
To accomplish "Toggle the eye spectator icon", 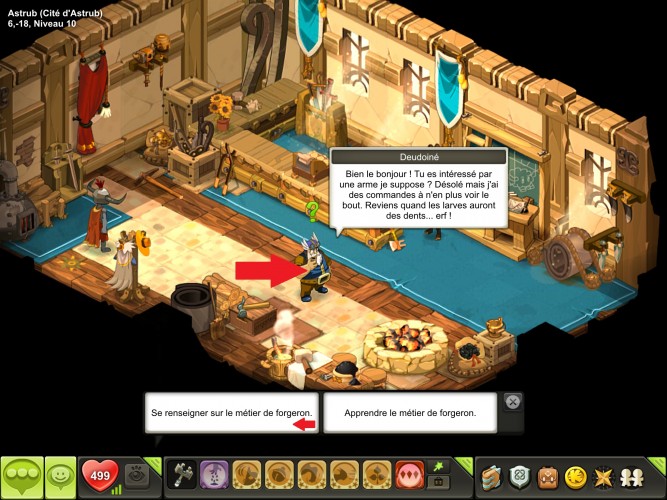I will [x=140, y=474].
